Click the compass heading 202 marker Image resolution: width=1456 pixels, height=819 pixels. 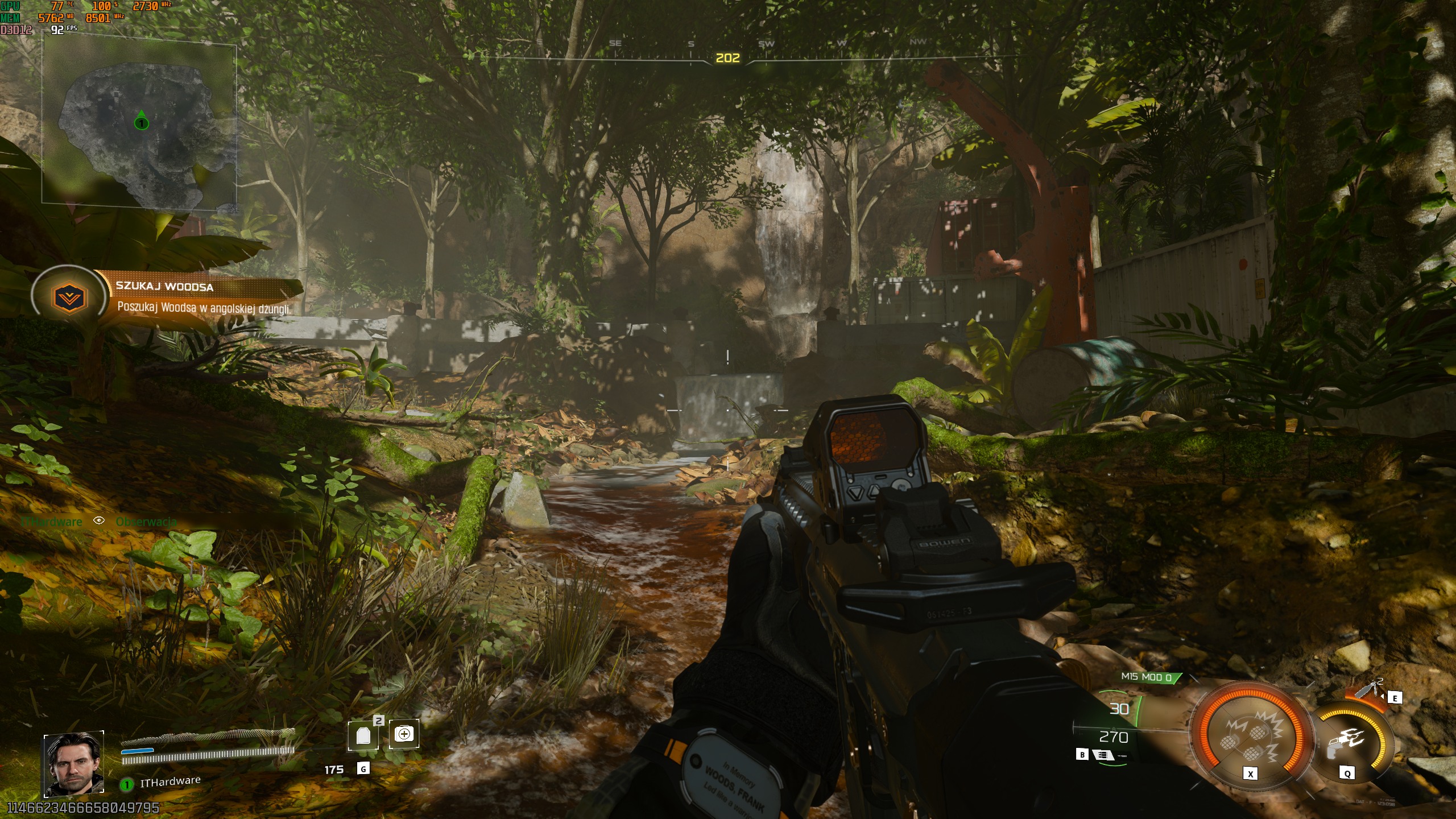727,58
